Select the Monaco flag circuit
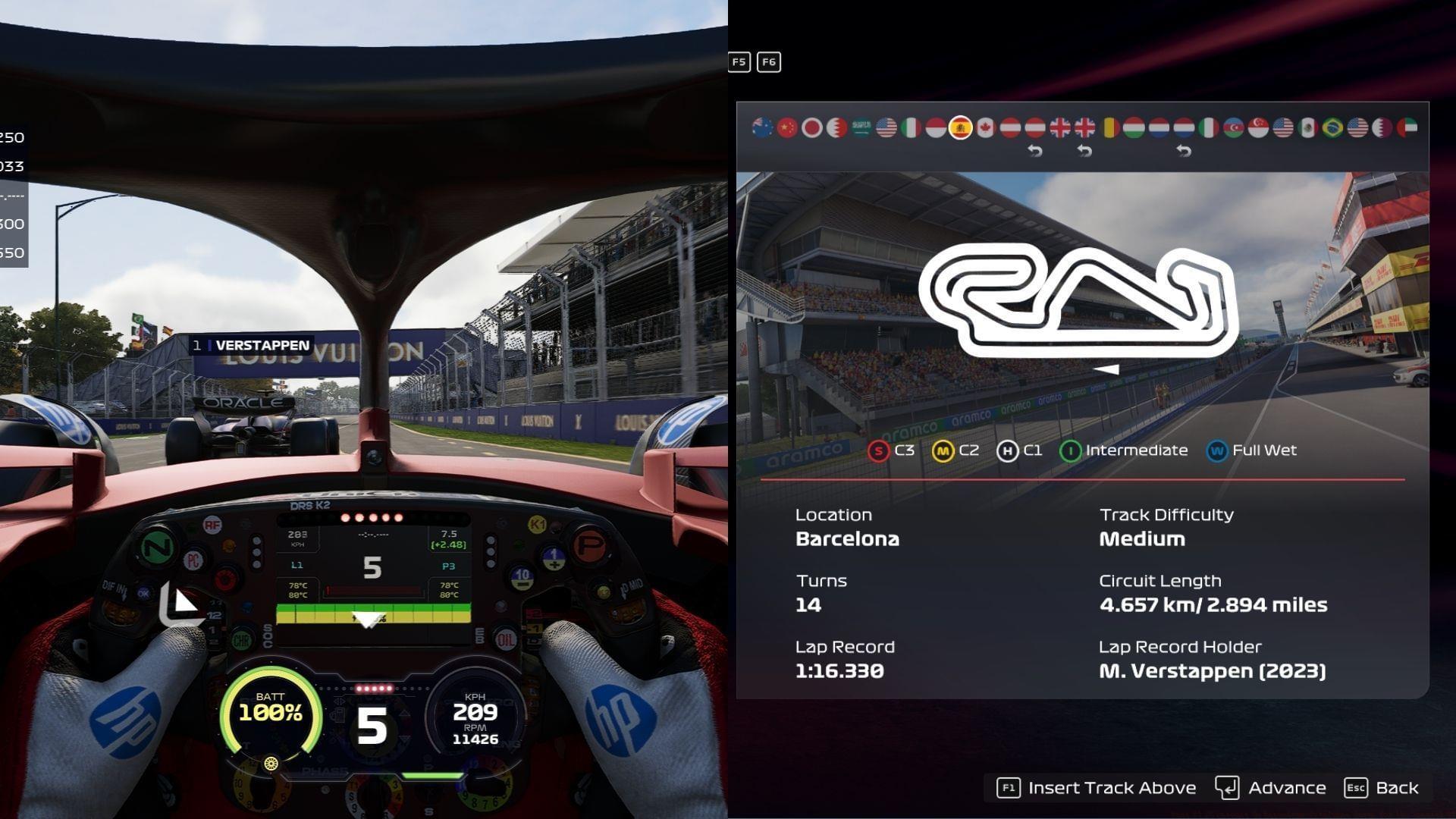This screenshot has height=819, width=1456. coord(936,127)
